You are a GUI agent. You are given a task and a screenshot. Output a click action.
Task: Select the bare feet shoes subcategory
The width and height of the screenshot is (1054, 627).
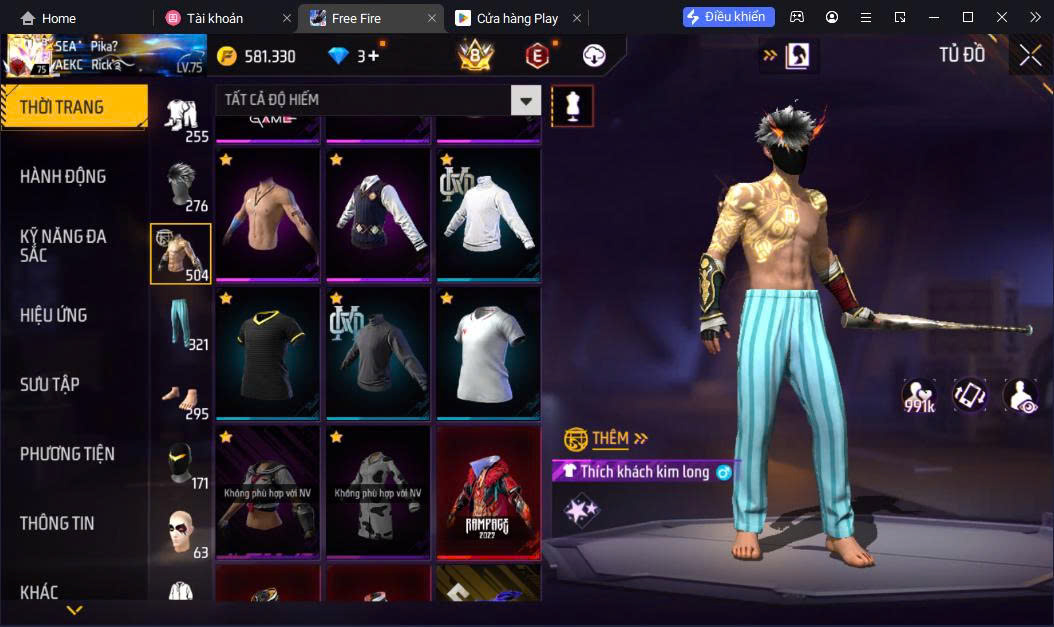pos(181,395)
